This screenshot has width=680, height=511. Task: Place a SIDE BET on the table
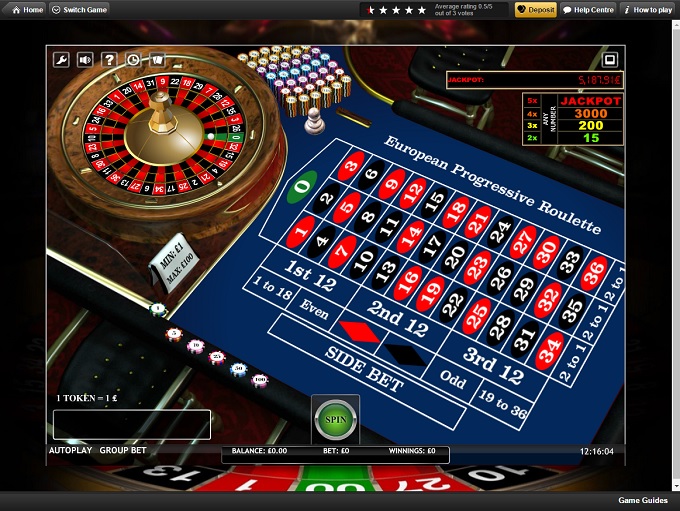tap(365, 369)
